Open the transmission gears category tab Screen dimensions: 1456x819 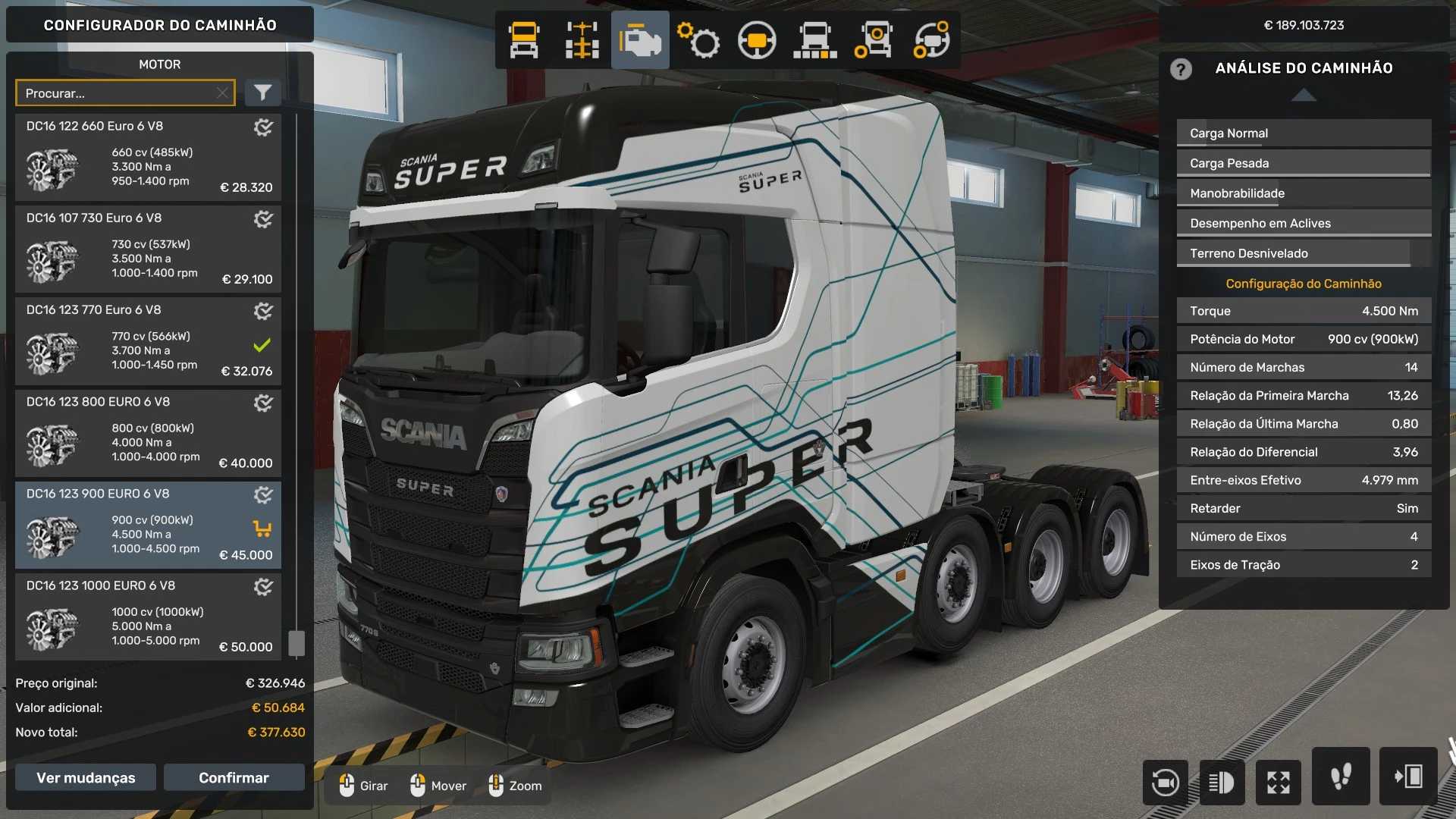click(698, 40)
